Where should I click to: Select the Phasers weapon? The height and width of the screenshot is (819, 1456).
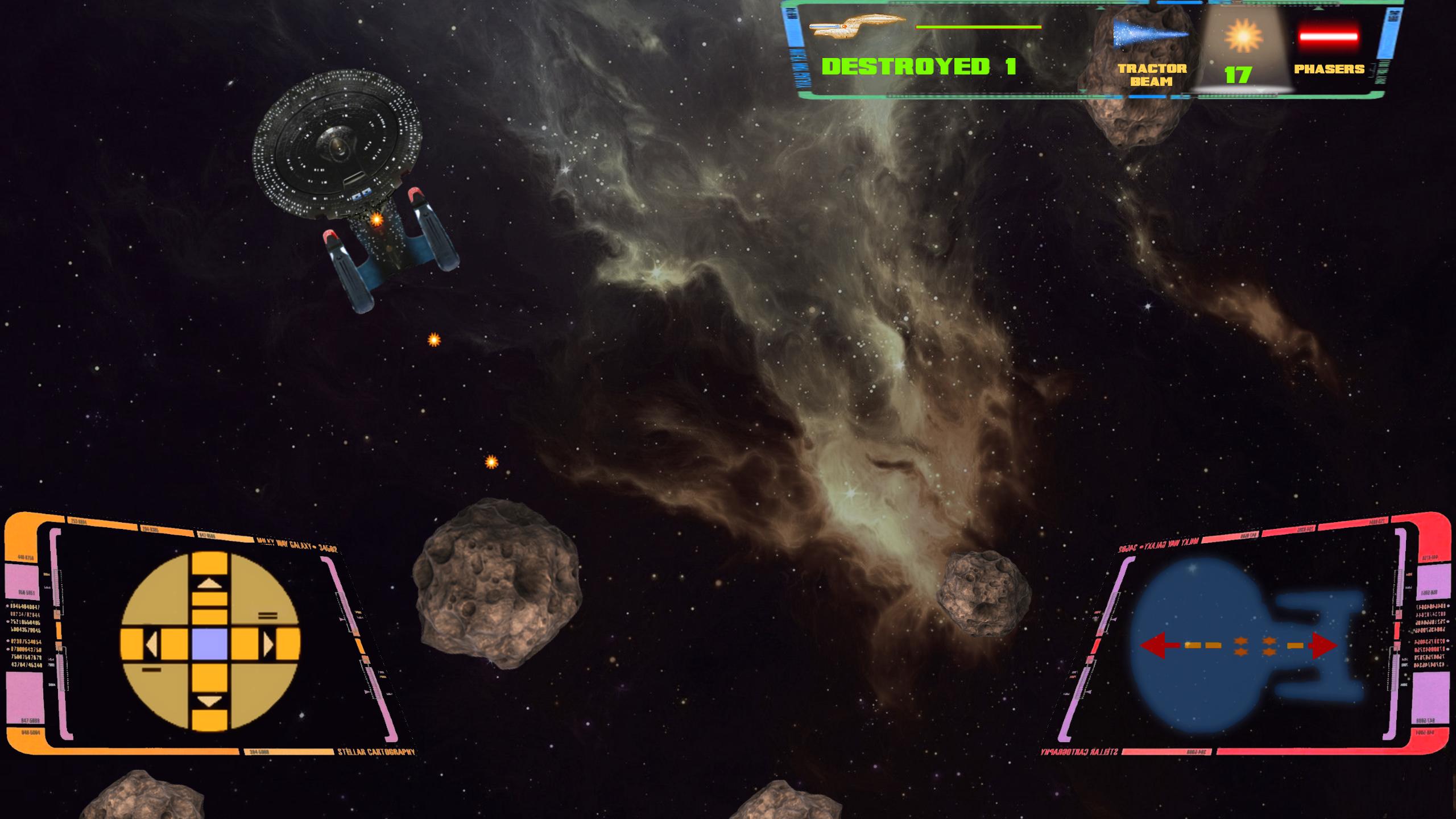click(x=1329, y=50)
